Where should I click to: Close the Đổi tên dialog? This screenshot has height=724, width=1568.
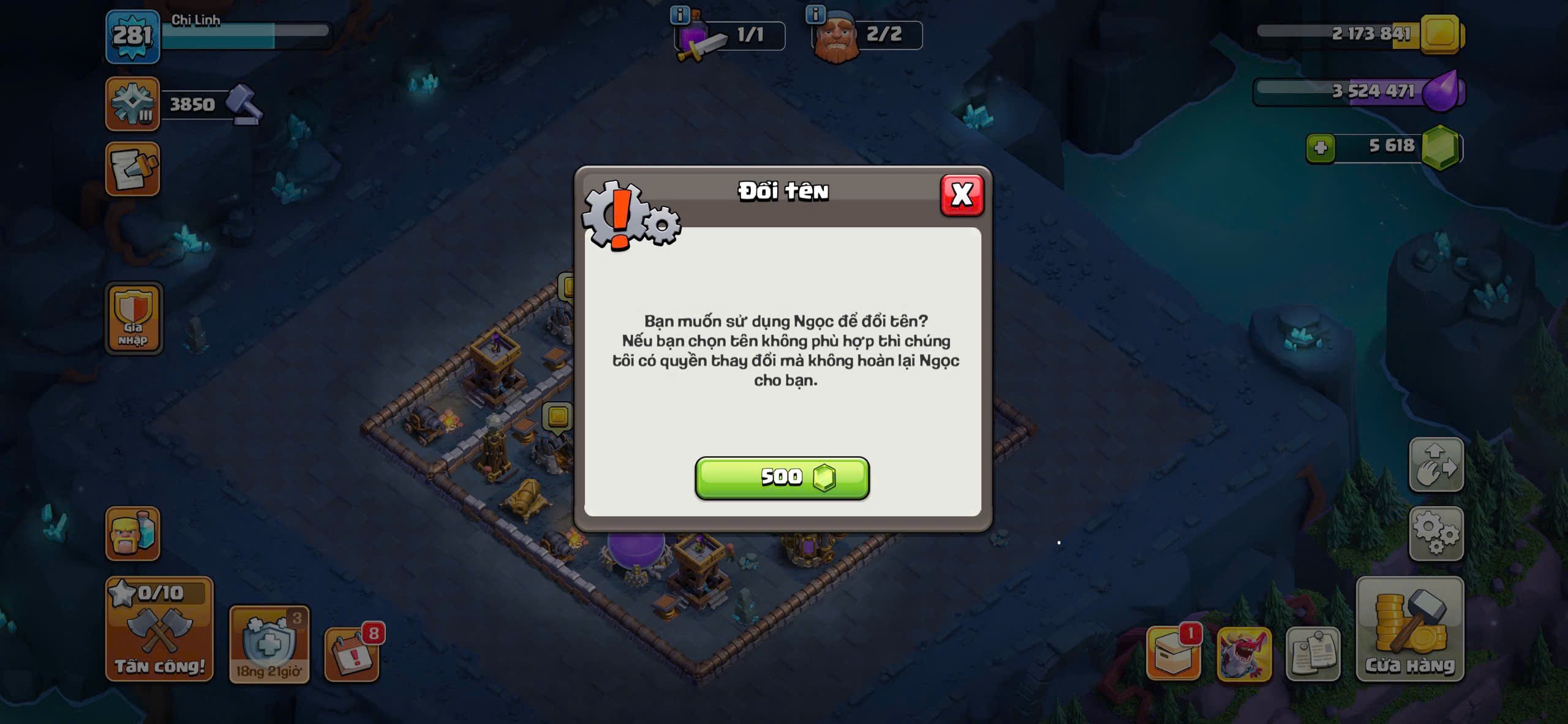[x=962, y=195]
